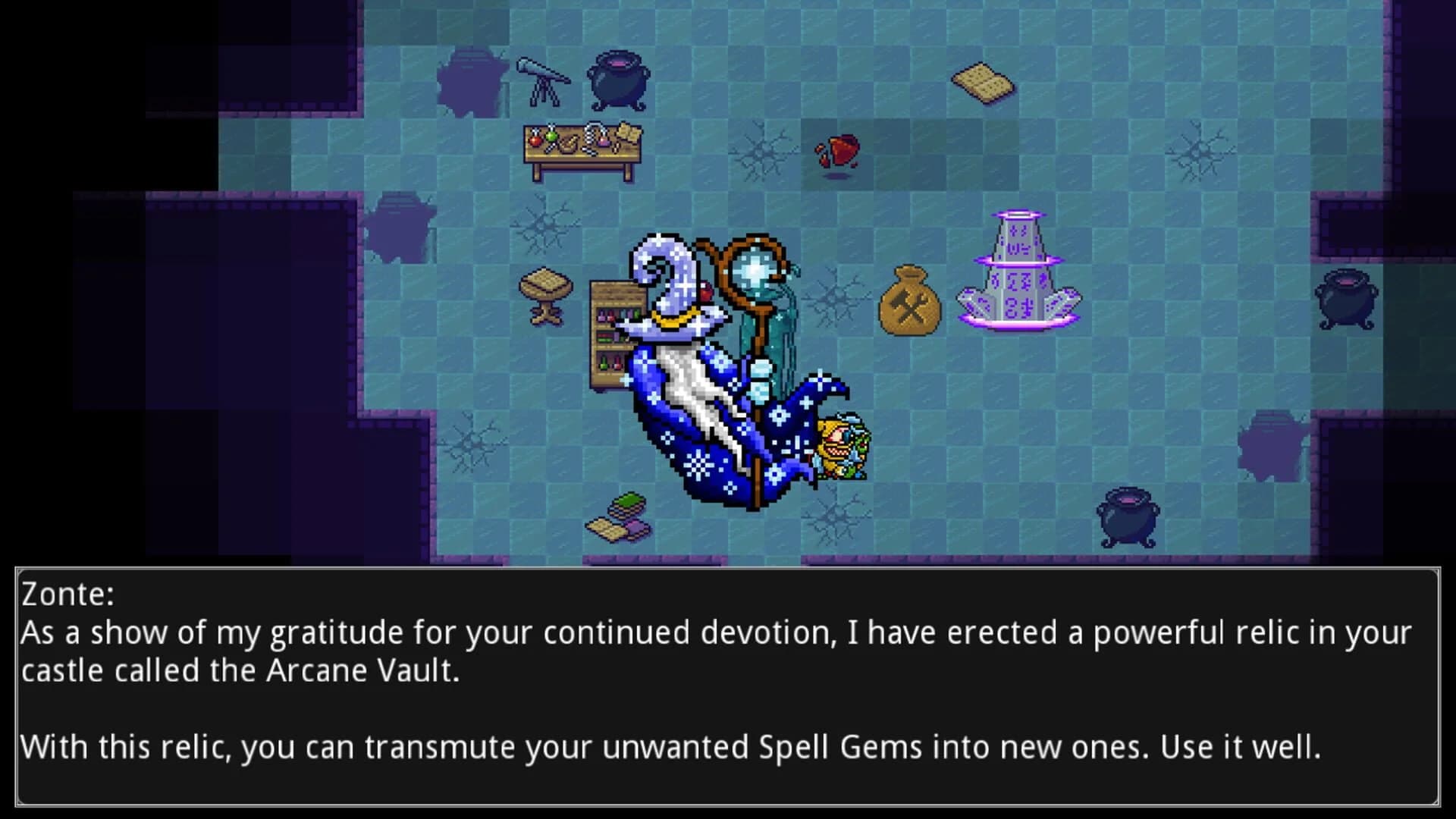Select the player character beside Zonte
The height and width of the screenshot is (819, 1456).
tap(842, 447)
